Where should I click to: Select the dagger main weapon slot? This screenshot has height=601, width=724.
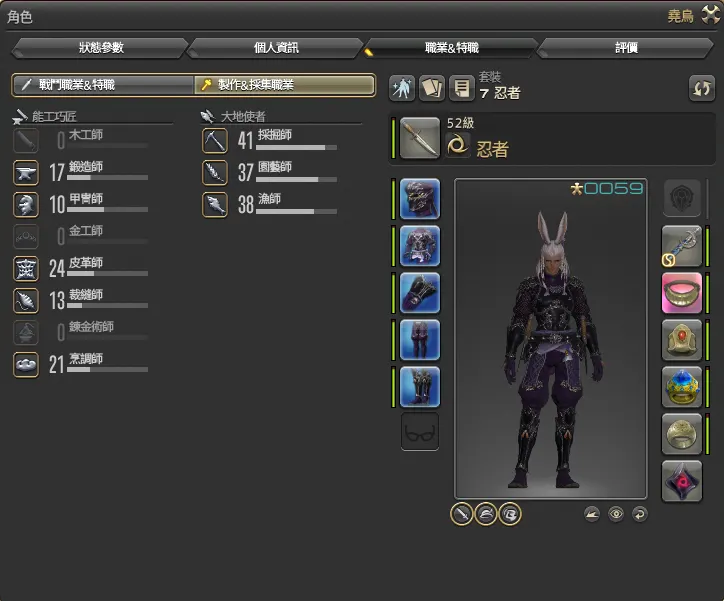[x=420, y=139]
